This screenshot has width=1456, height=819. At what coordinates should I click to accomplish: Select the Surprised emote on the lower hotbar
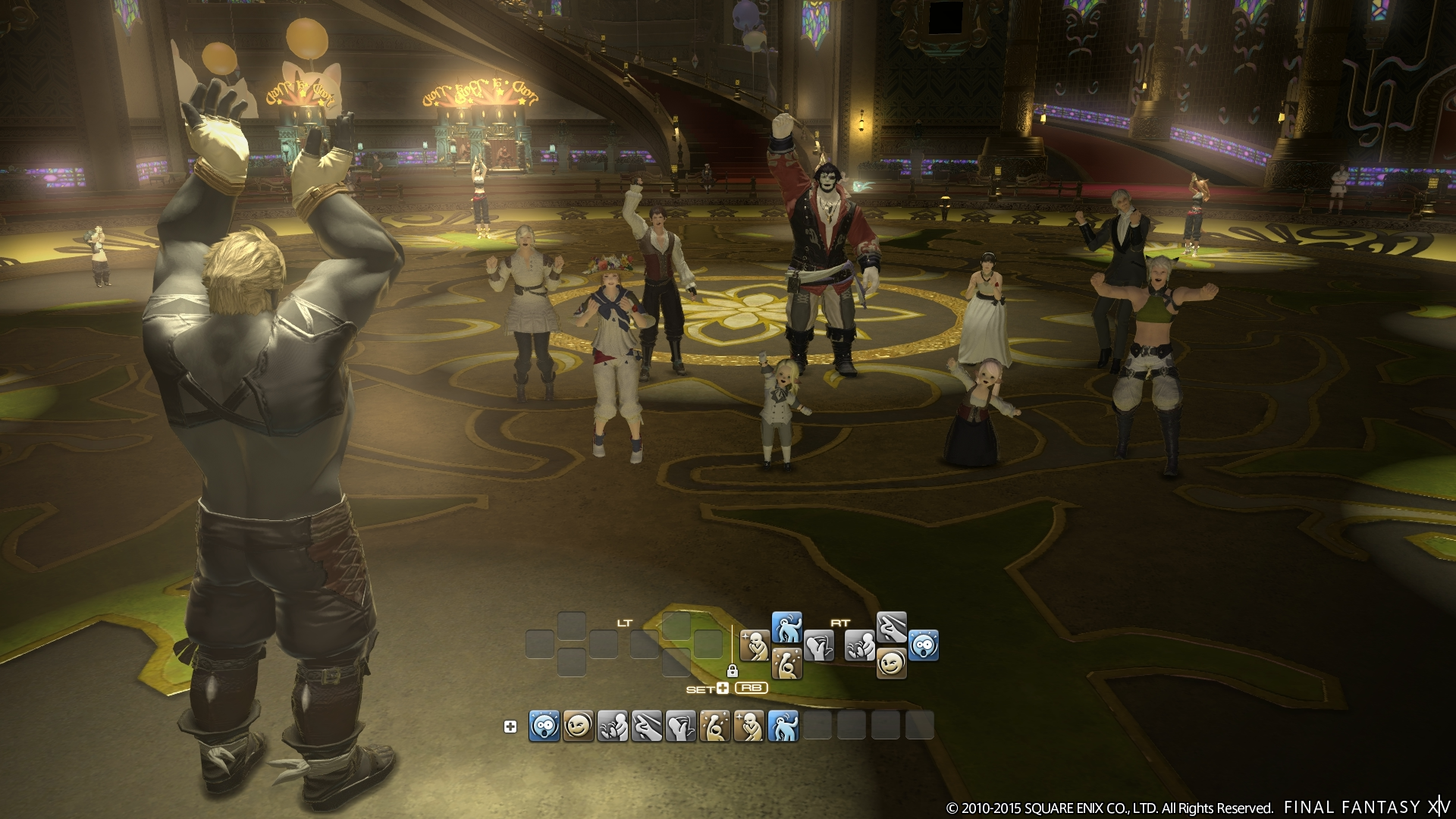point(543,726)
